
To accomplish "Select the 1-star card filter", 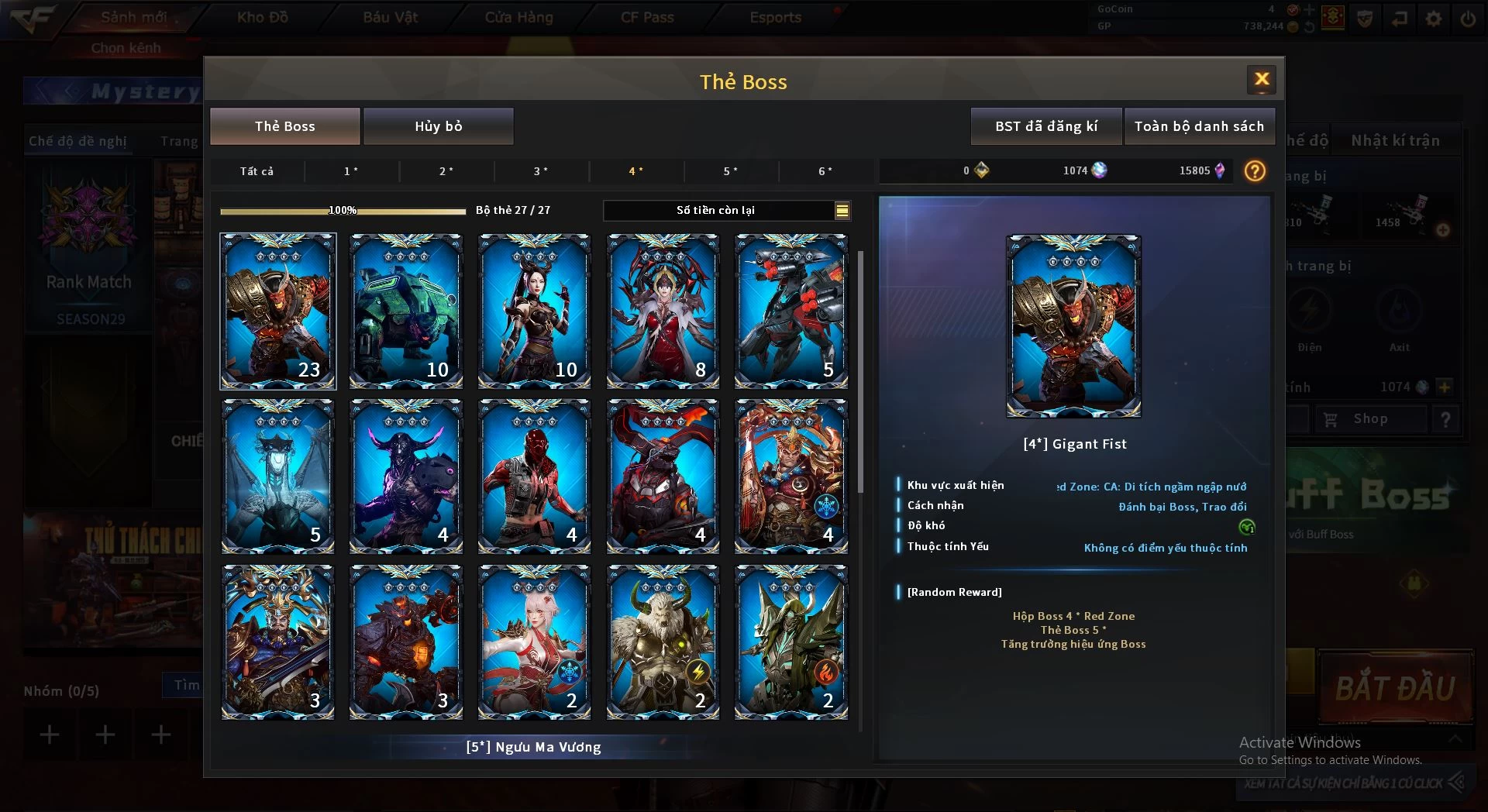I will 351,171.
